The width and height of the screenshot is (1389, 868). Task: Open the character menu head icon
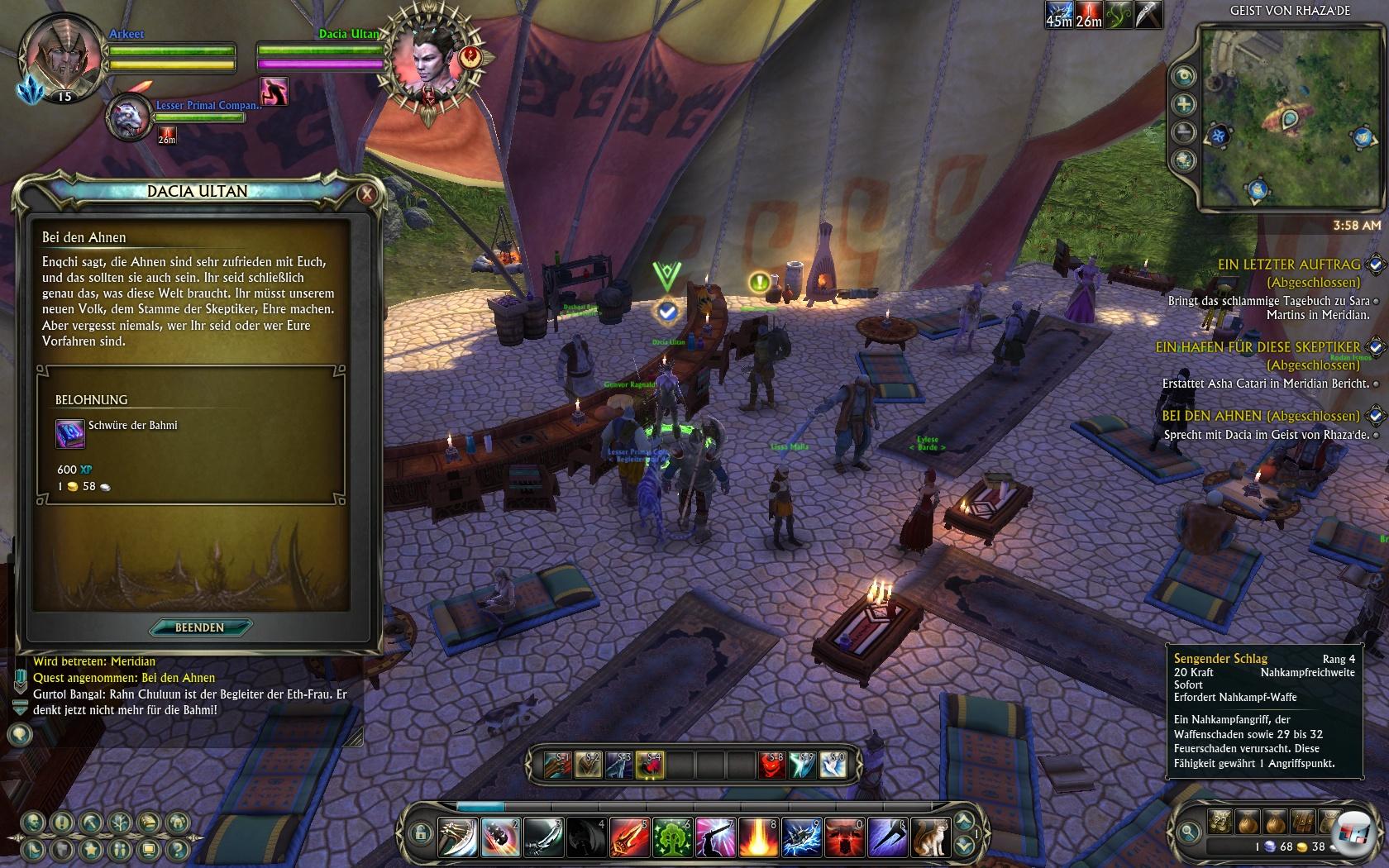click(33, 823)
